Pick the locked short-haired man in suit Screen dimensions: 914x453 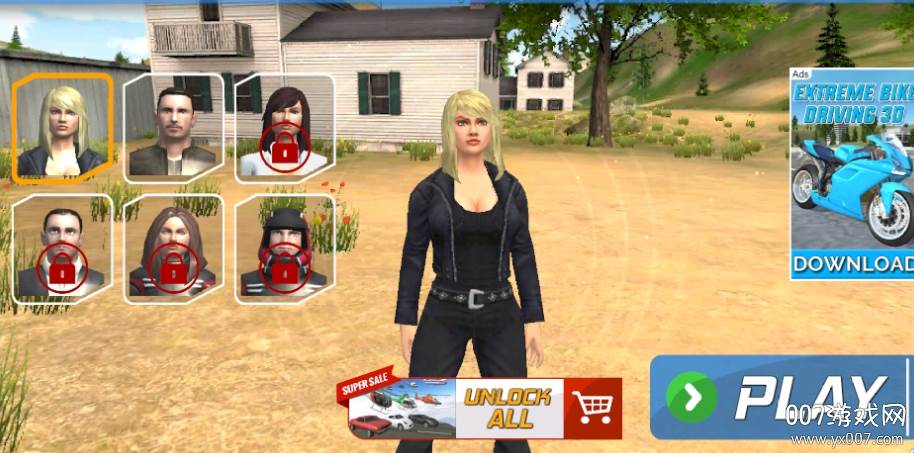(x=62, y=249)
